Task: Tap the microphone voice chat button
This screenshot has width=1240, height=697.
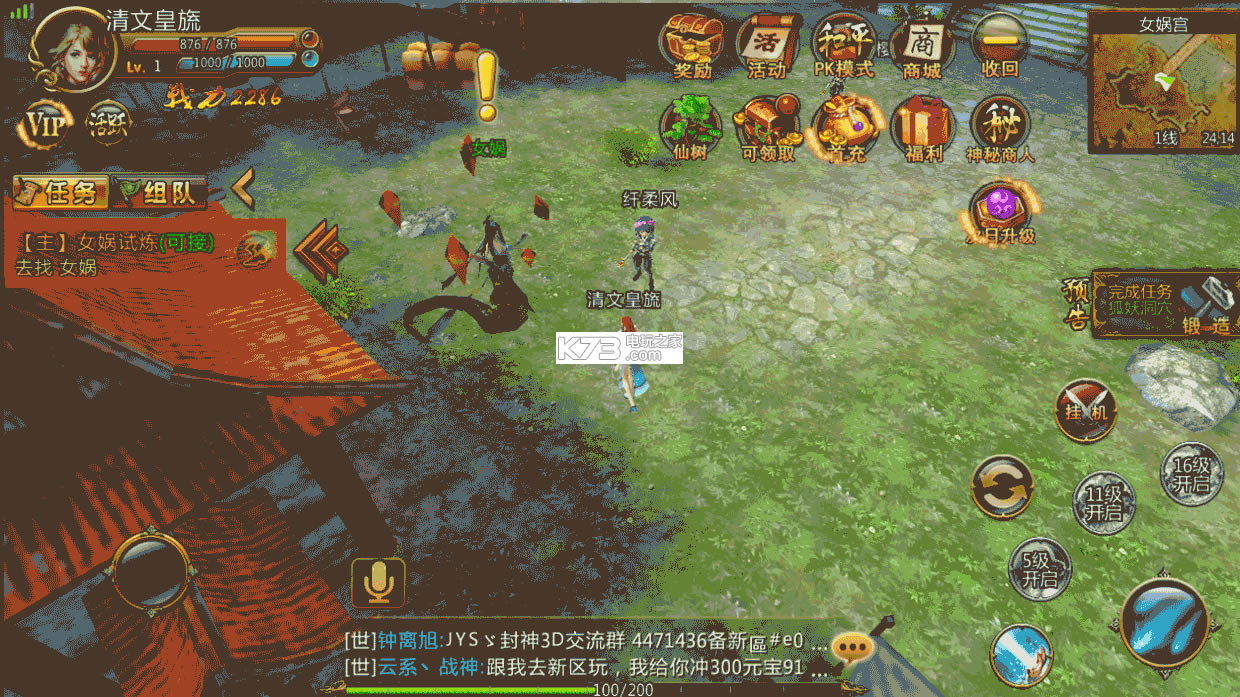Action: coord(378,582)
